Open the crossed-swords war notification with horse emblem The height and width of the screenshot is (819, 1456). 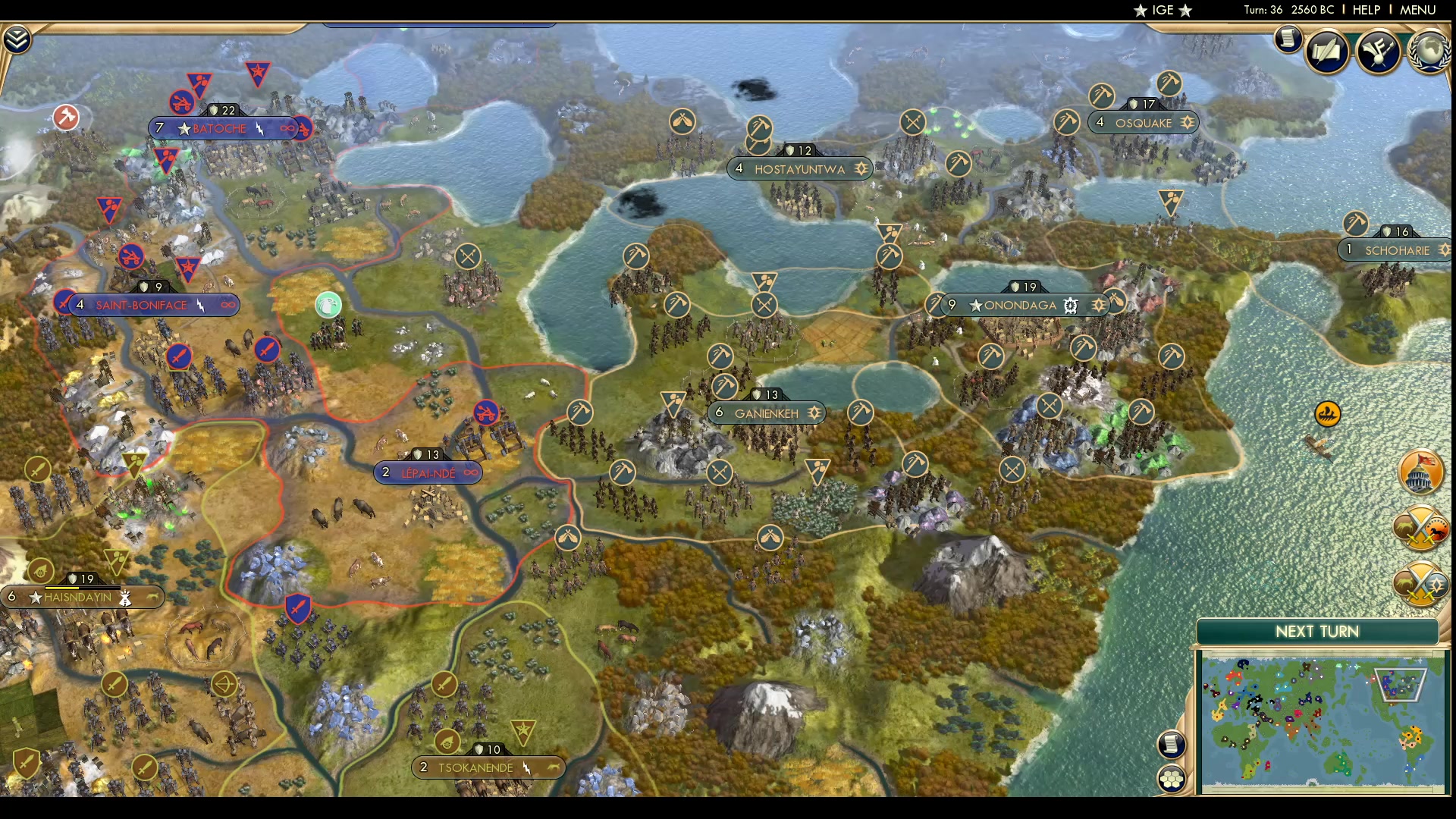1422,527
